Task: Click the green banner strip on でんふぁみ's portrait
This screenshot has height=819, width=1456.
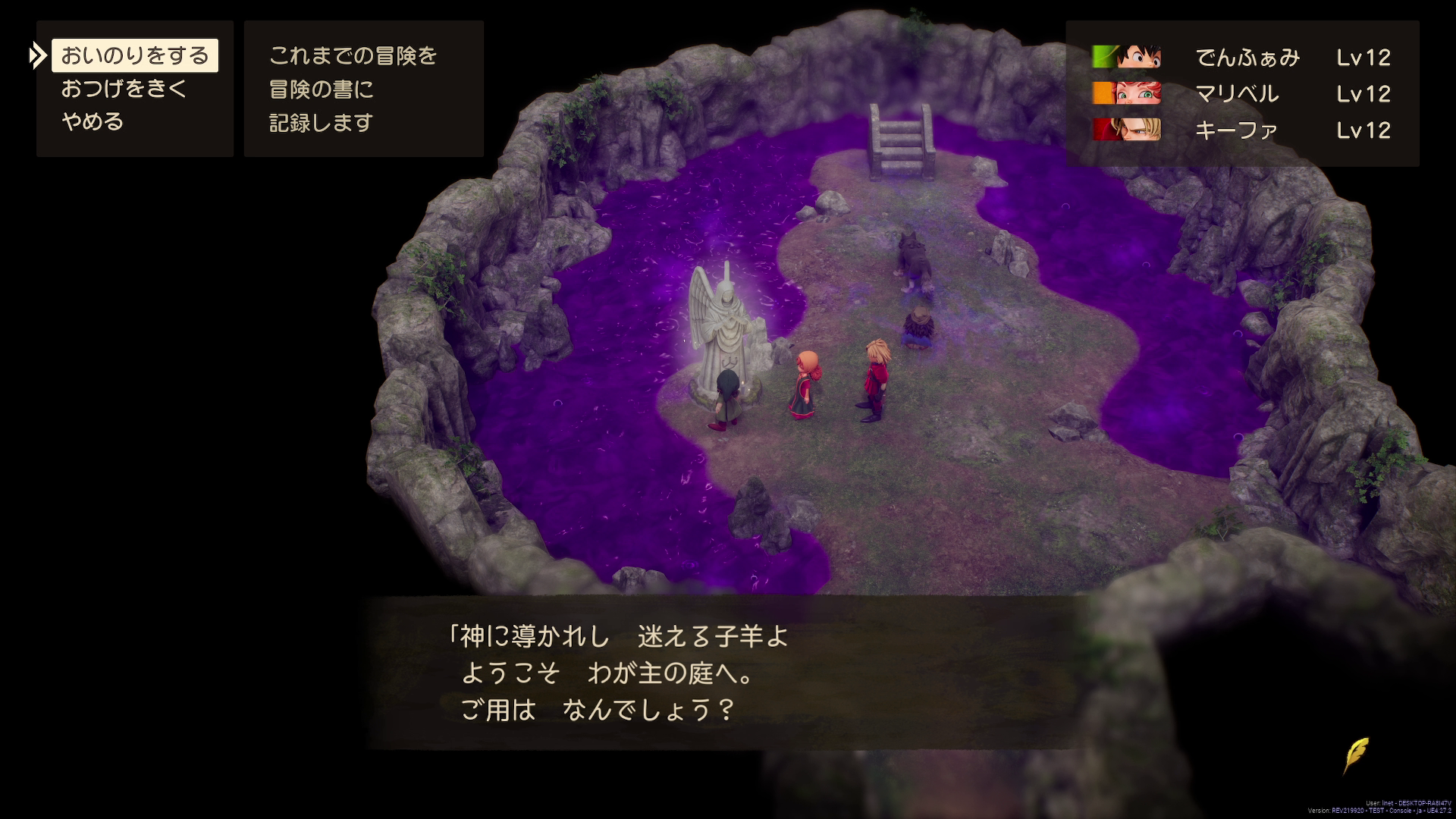Action: [1103, 57]
